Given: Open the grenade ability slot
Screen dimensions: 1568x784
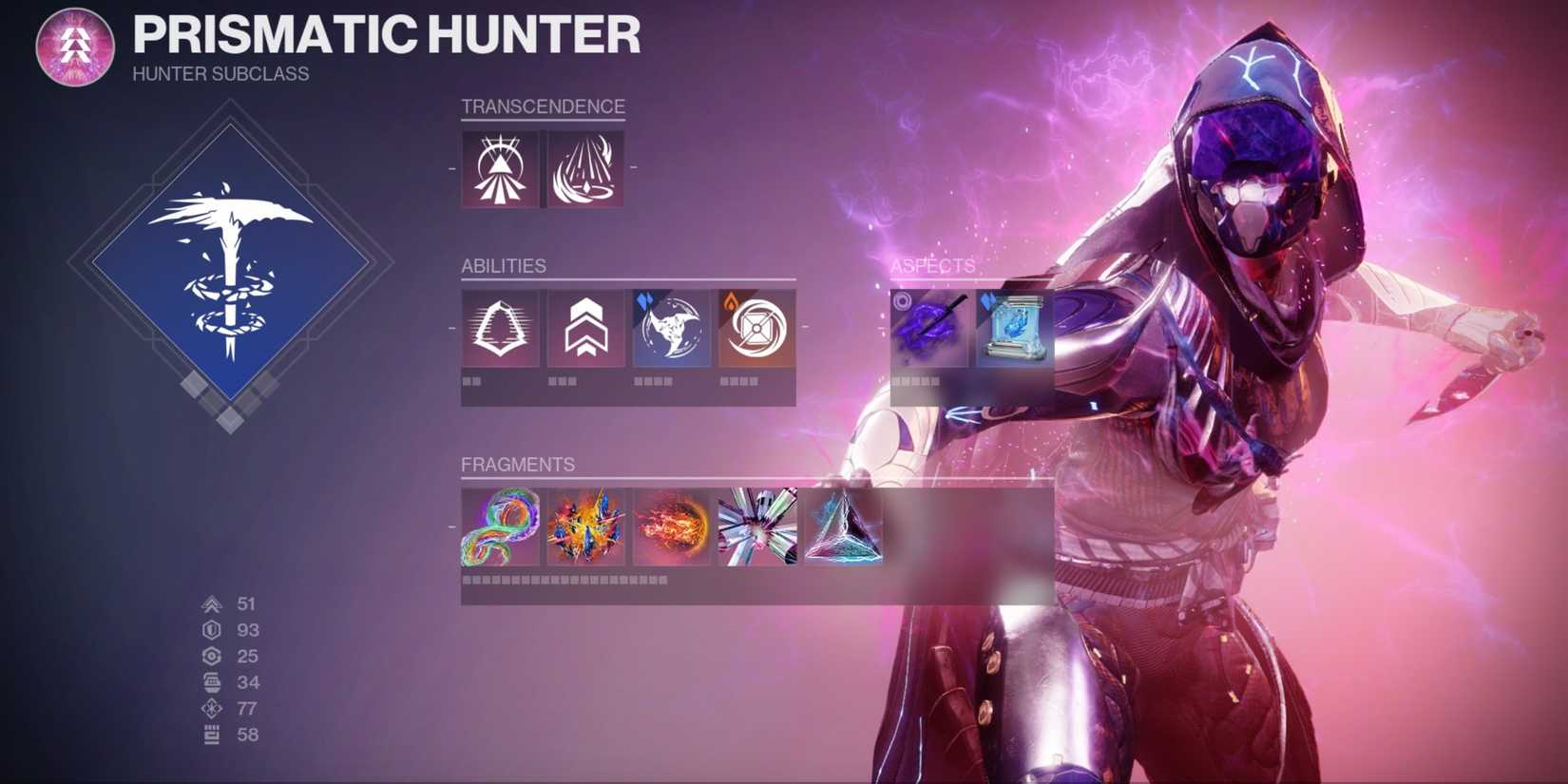Looking at the screenshot, I should coord(755,328).
